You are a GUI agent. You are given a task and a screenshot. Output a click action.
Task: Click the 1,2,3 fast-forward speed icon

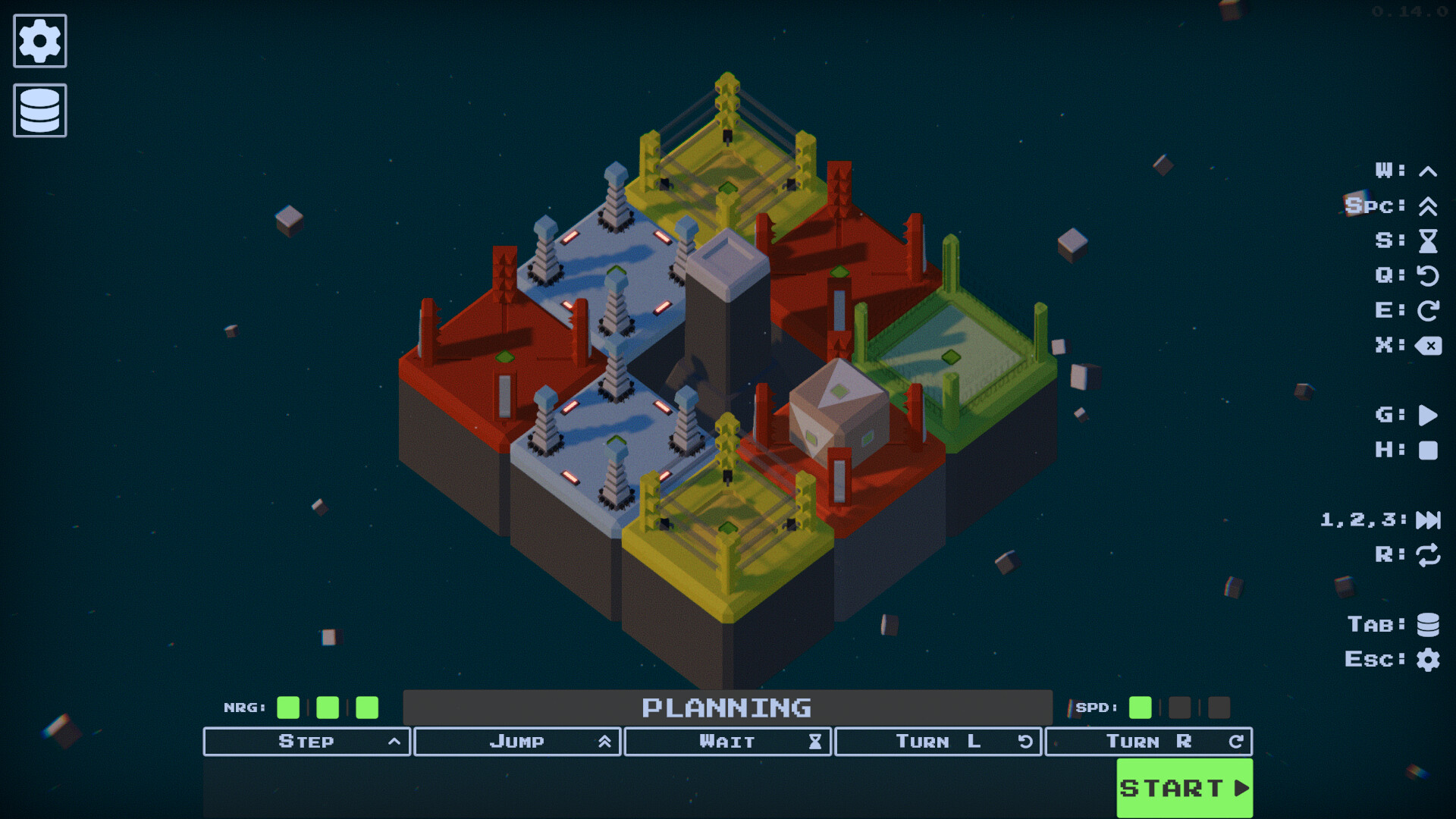tap(1429, 520)
